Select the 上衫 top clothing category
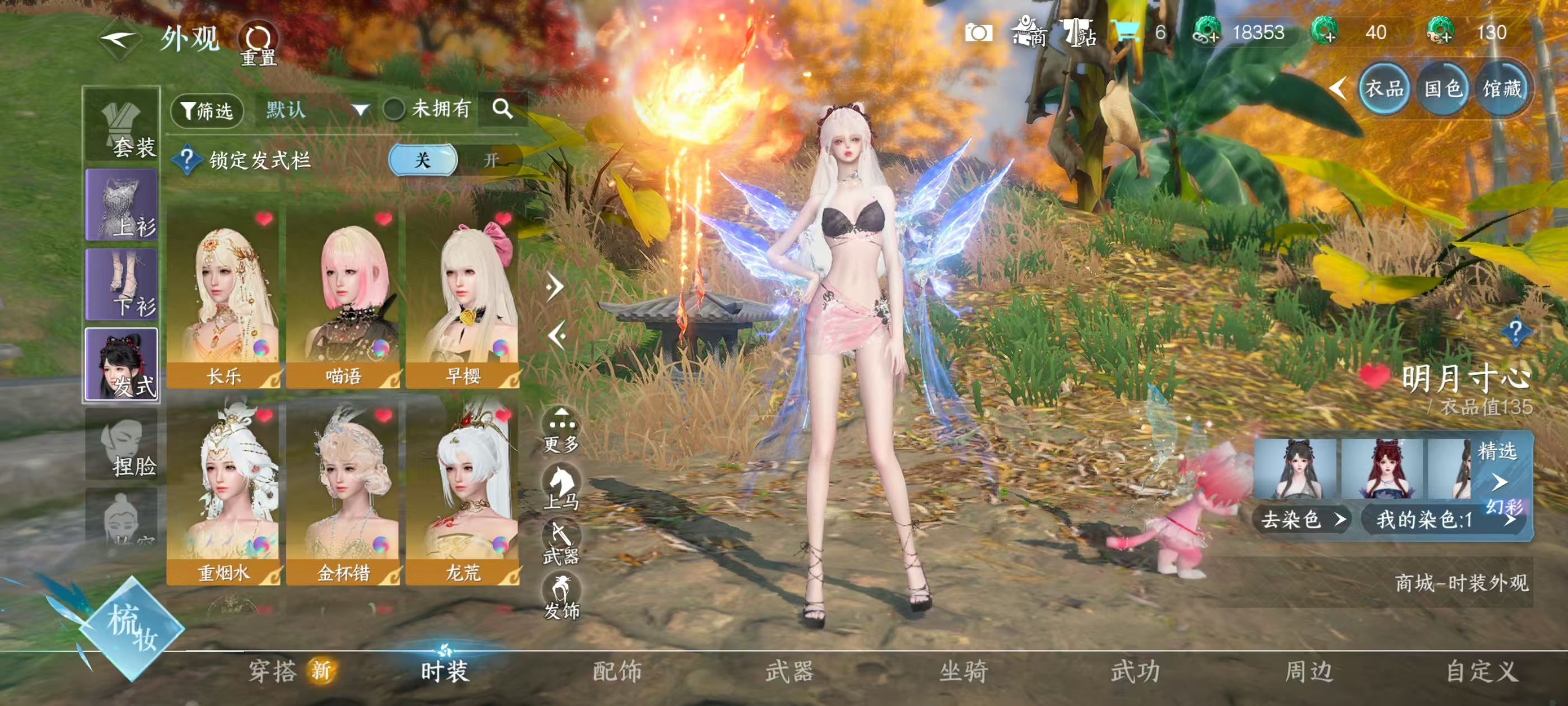The height and width of the screenshot is (706, 1568). point(122,205)
